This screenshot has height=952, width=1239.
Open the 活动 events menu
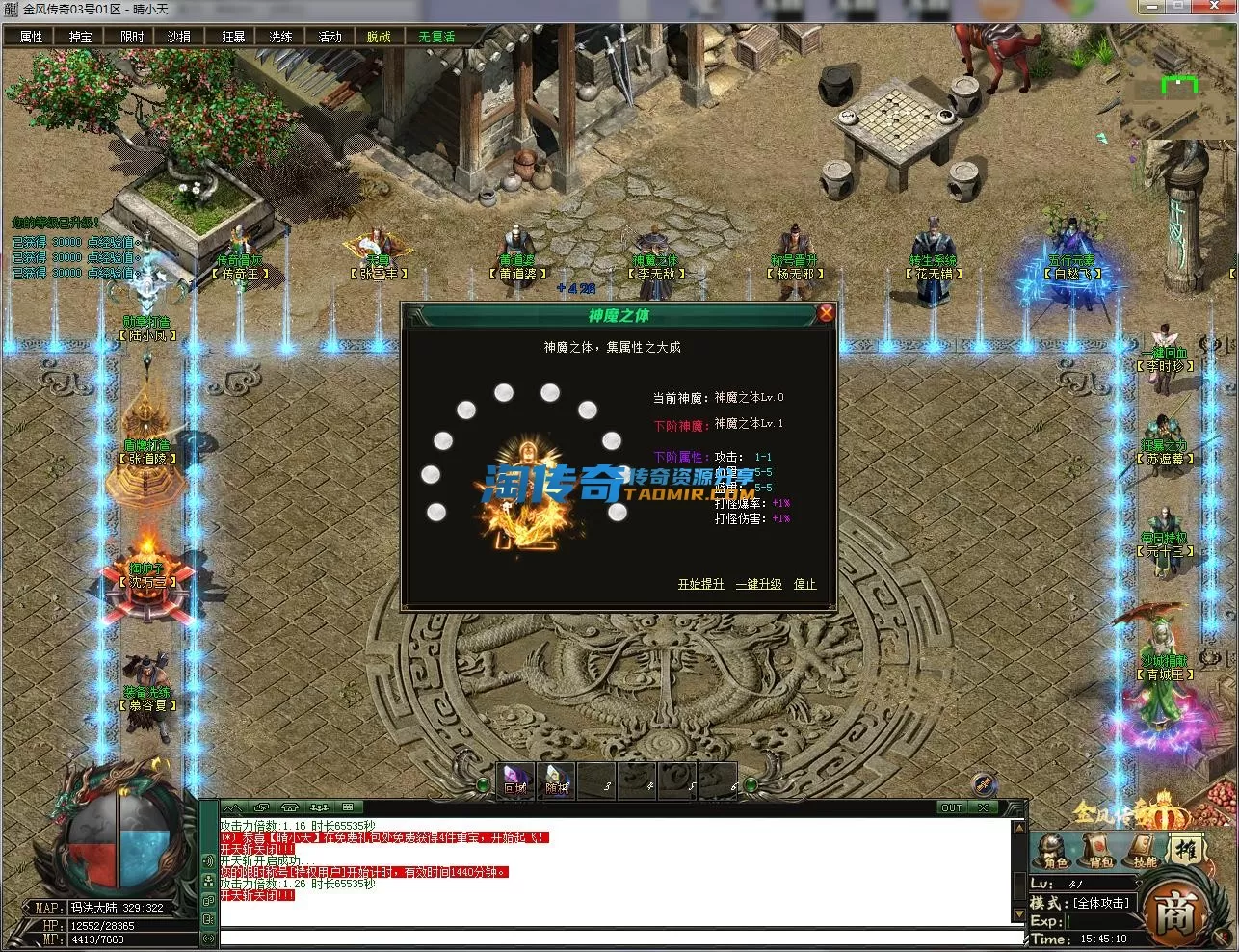pyautogui.click(x=330, y=37)
